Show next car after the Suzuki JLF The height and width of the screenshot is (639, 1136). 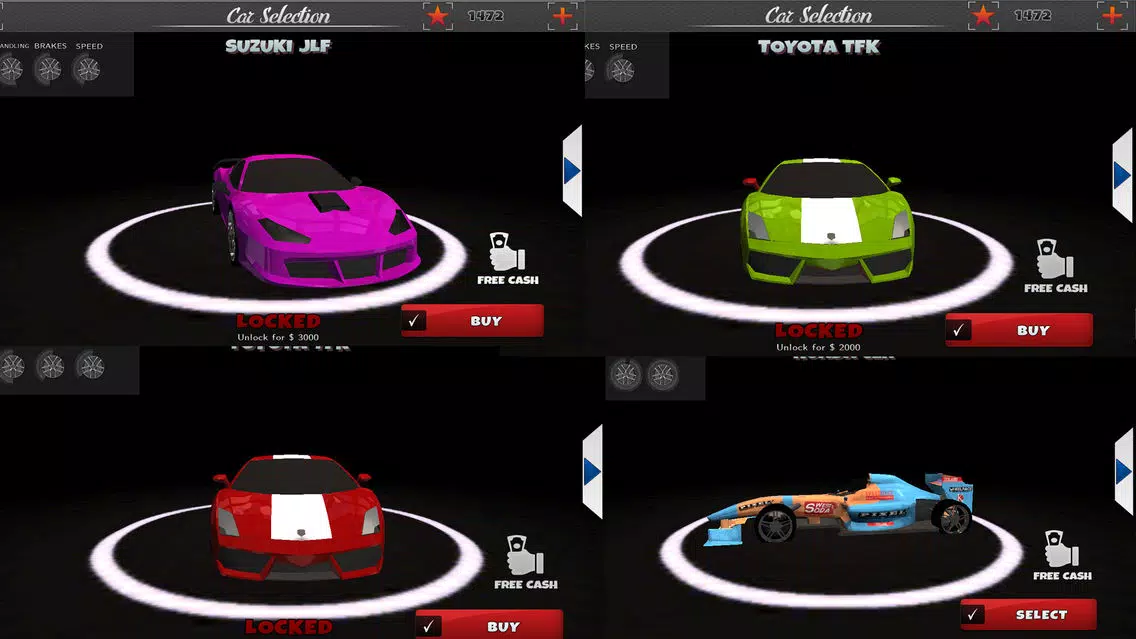tap(572, 171)
